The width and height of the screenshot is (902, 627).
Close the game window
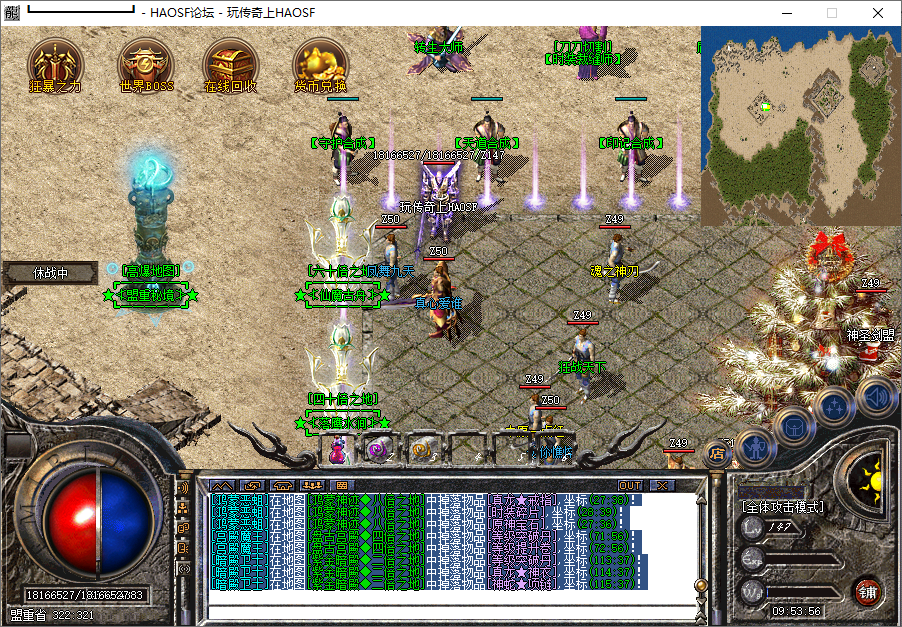click(x=878, y=13)
